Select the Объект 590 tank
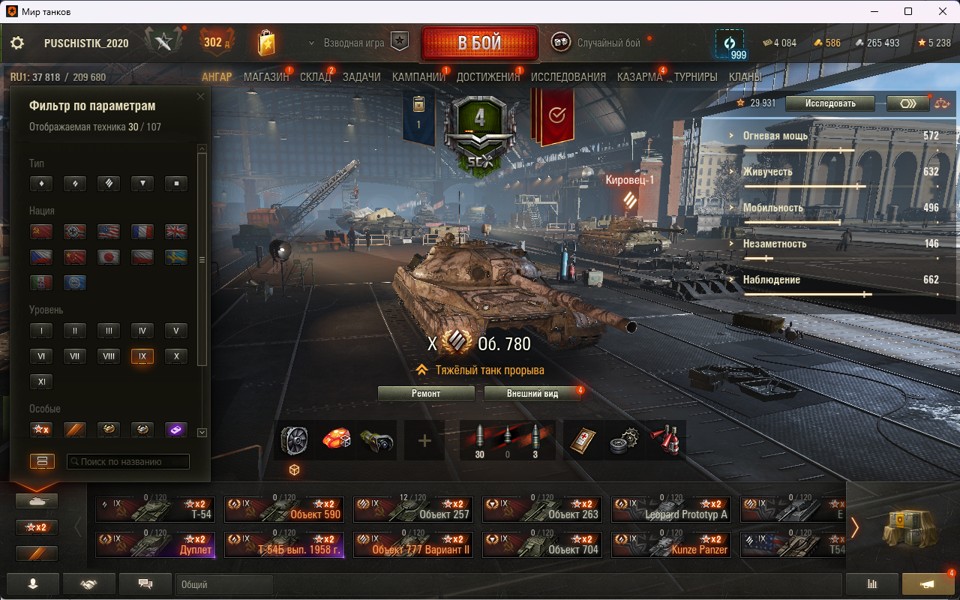The height and width of the screenshot is (600, 960). (285, 510)
